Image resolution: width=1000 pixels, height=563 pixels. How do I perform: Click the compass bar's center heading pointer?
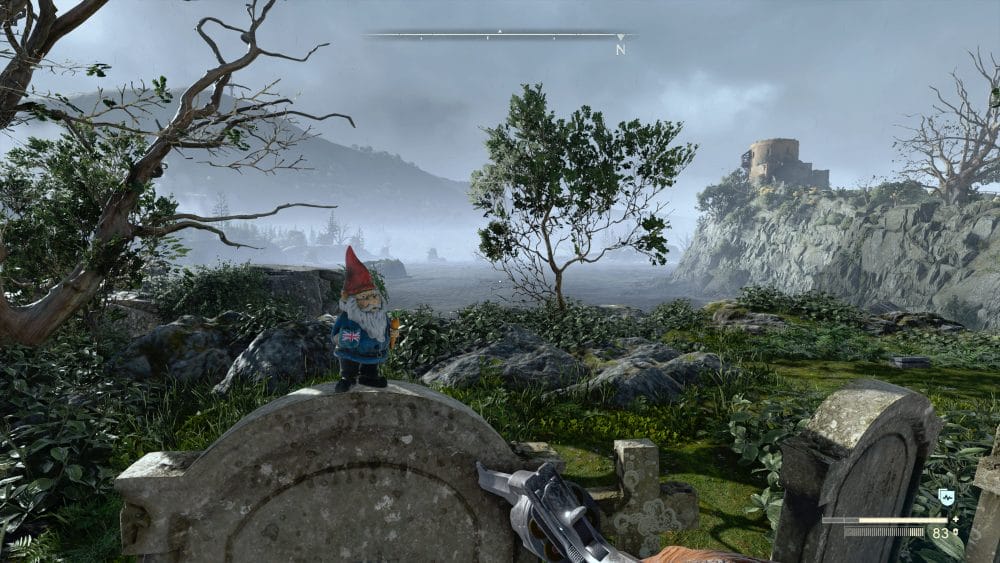499,32
